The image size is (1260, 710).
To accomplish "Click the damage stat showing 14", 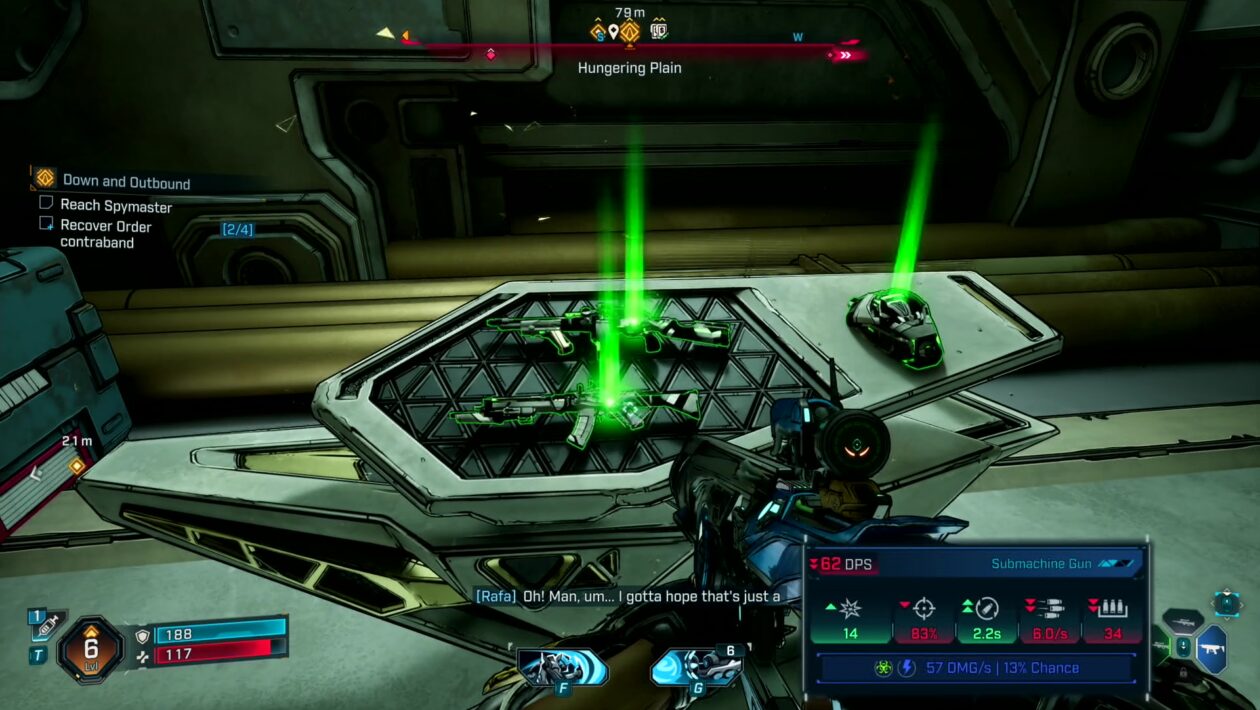I will (x=850, y=619).
